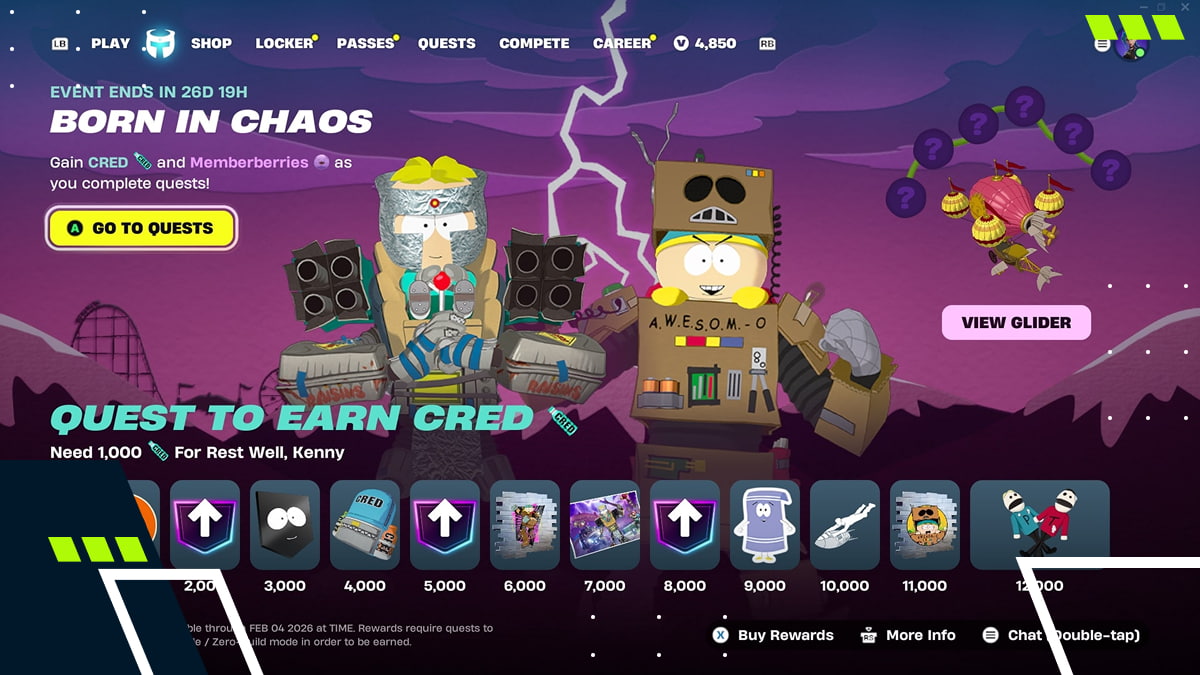The height and width of the screenshot is (675, 1200).
Task: Go to the PASSES tab
Action: pyautogui.click(x=365, y=43)
